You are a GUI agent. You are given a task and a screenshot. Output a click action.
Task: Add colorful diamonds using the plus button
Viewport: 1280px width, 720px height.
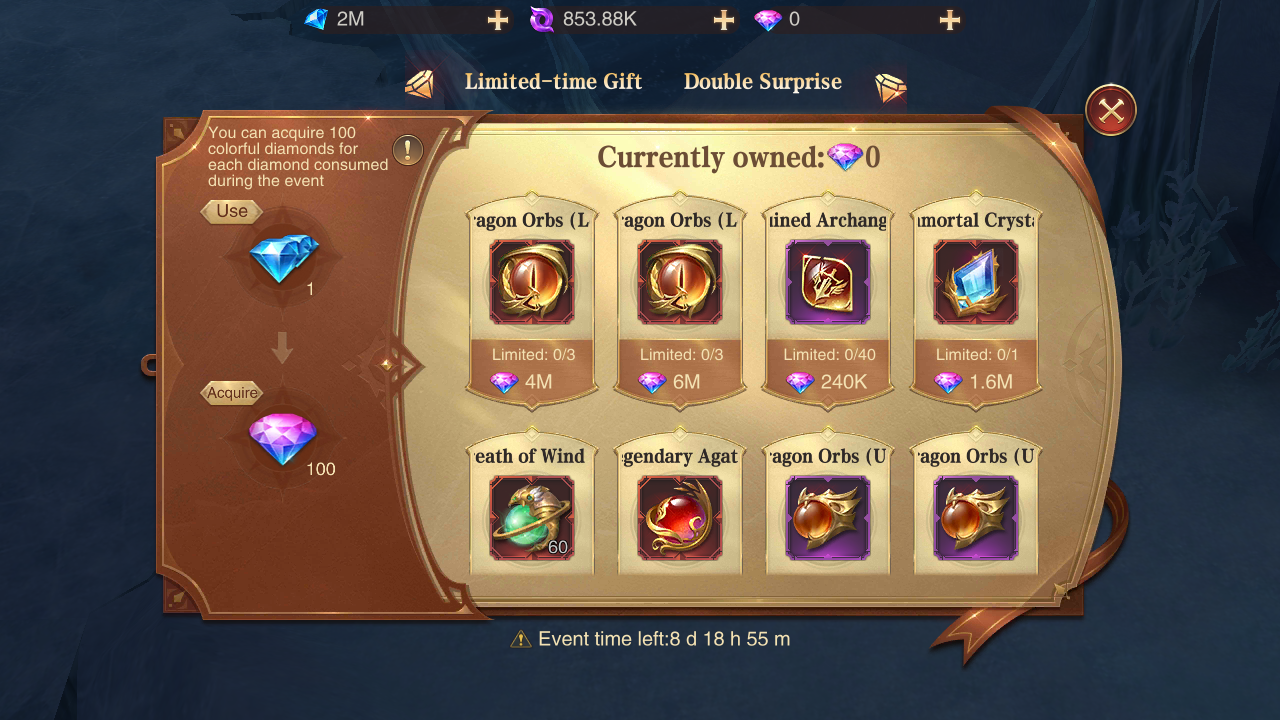tap(949, 20)
